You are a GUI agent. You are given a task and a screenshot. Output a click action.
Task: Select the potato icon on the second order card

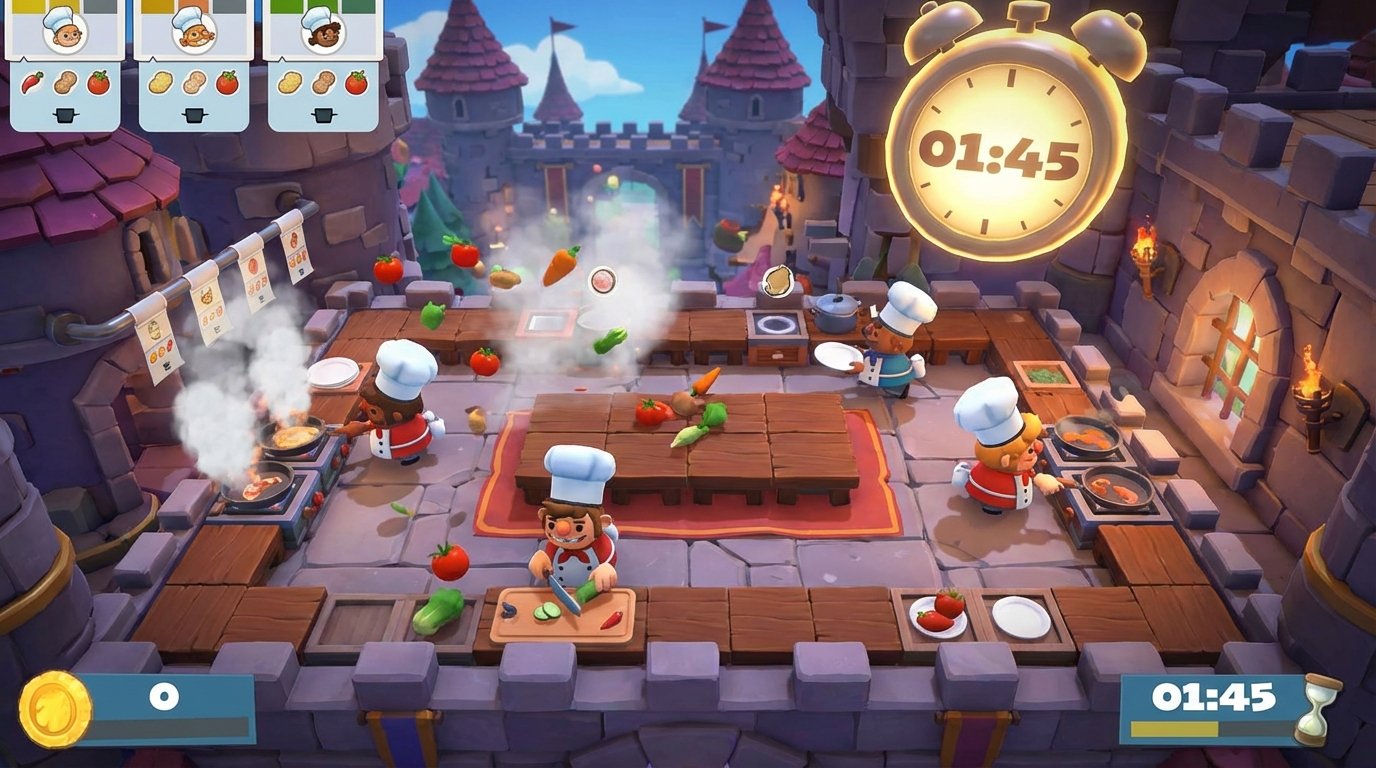(x=194, y=82)
